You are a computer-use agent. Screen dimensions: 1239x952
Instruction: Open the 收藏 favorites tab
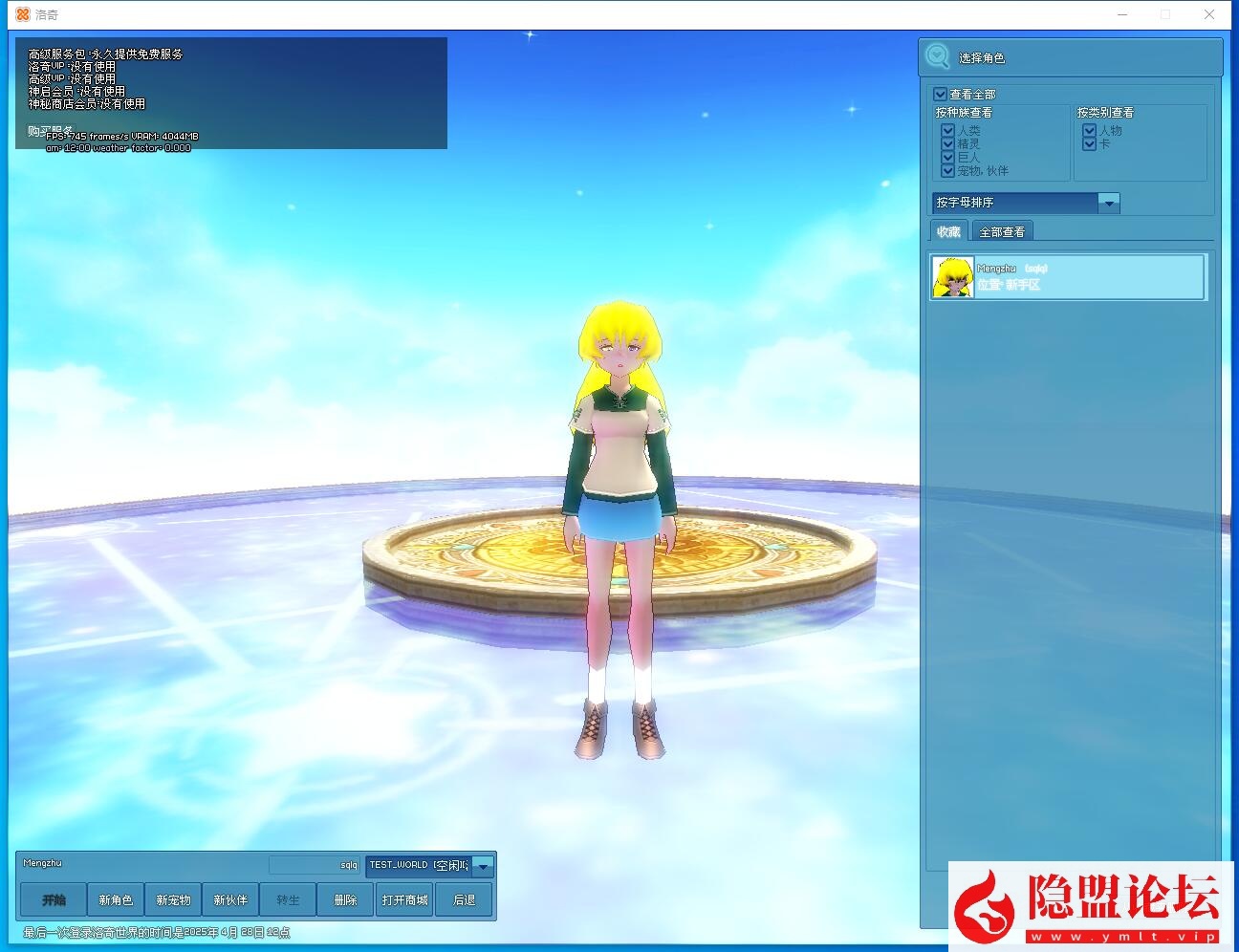point(947,230)
